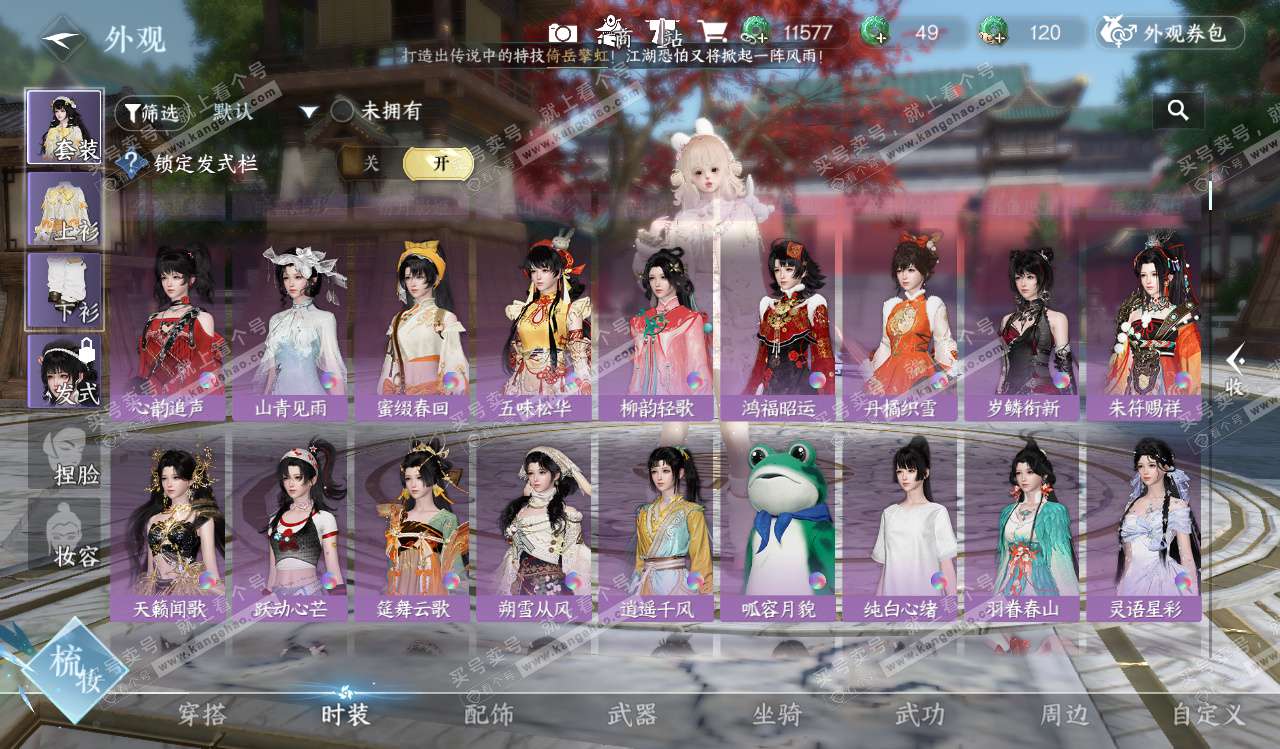Choose the 山青见雨 outfit card
The image size is (1280, 749).
(x=290, y=330)
